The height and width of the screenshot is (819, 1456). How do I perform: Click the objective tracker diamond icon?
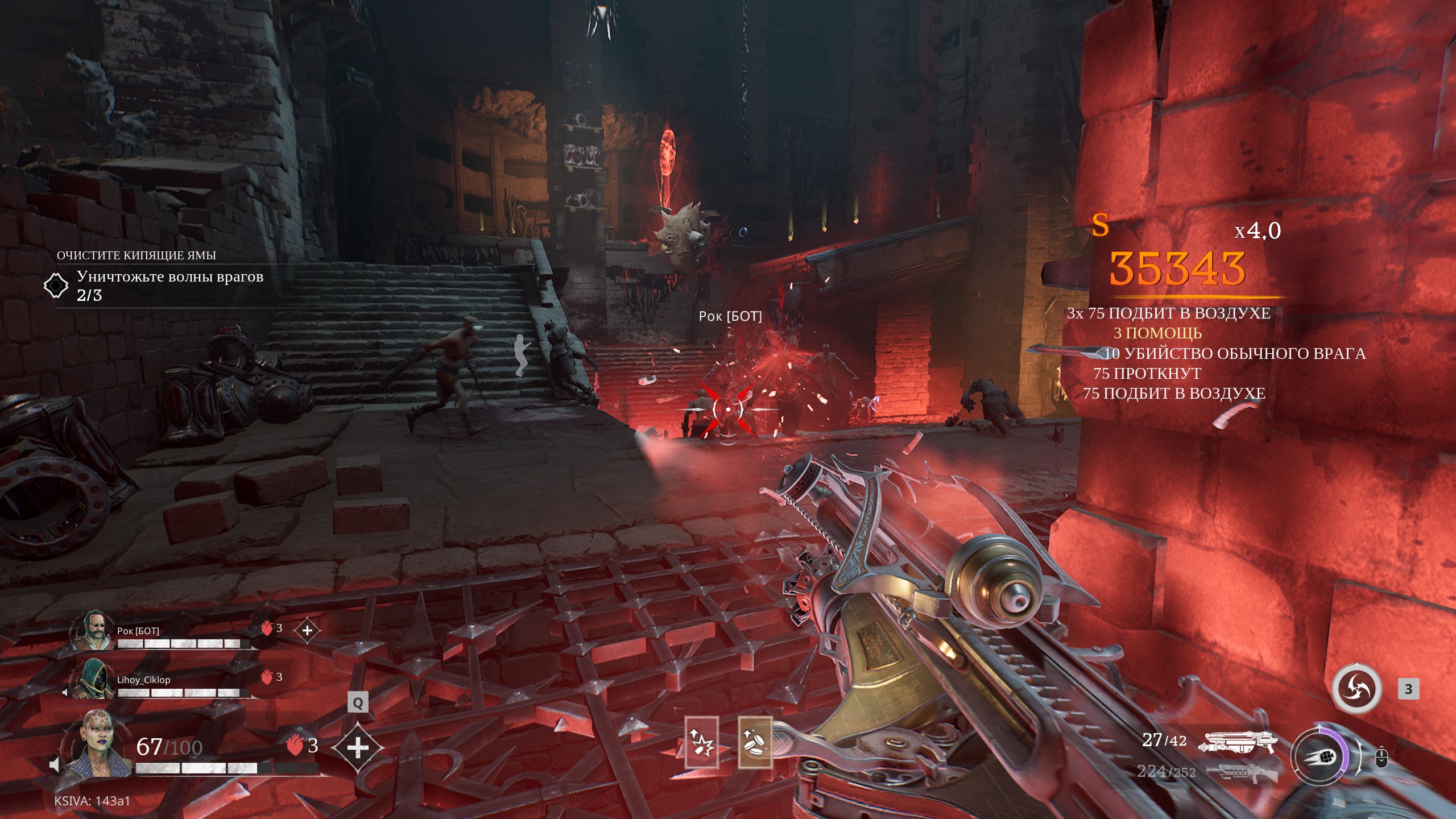coord(56,286)
